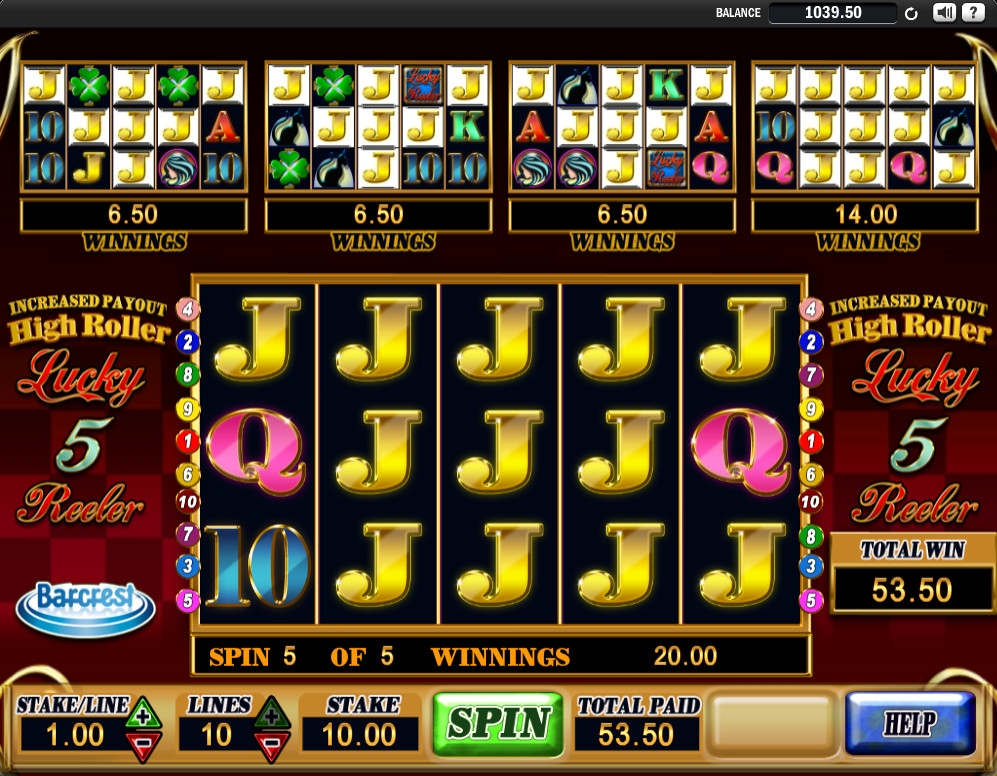
Task: Hit the green SPIN button
Action: 498,723
